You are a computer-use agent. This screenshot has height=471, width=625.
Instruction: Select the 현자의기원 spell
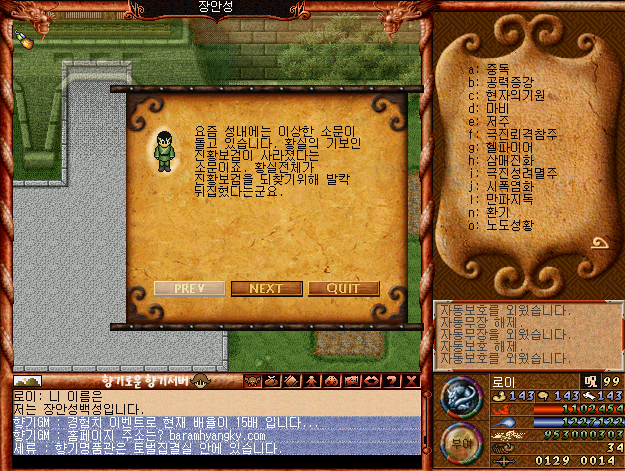click(x=504, y=96)
